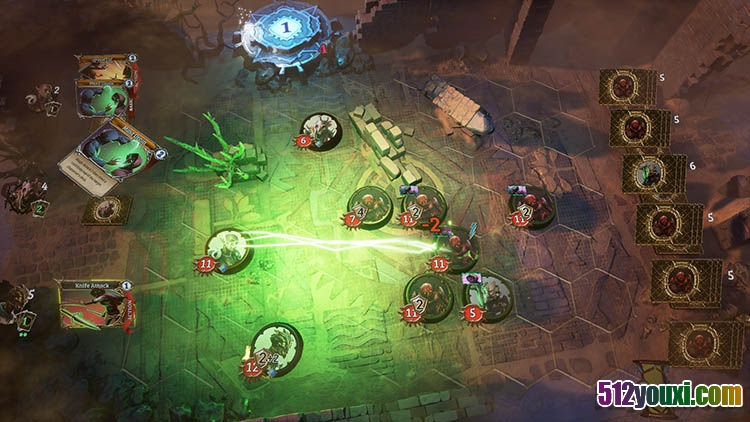750x422 pixels.
Task: Choose the party hero portrait marked 2
Action: tap(42, 99)
